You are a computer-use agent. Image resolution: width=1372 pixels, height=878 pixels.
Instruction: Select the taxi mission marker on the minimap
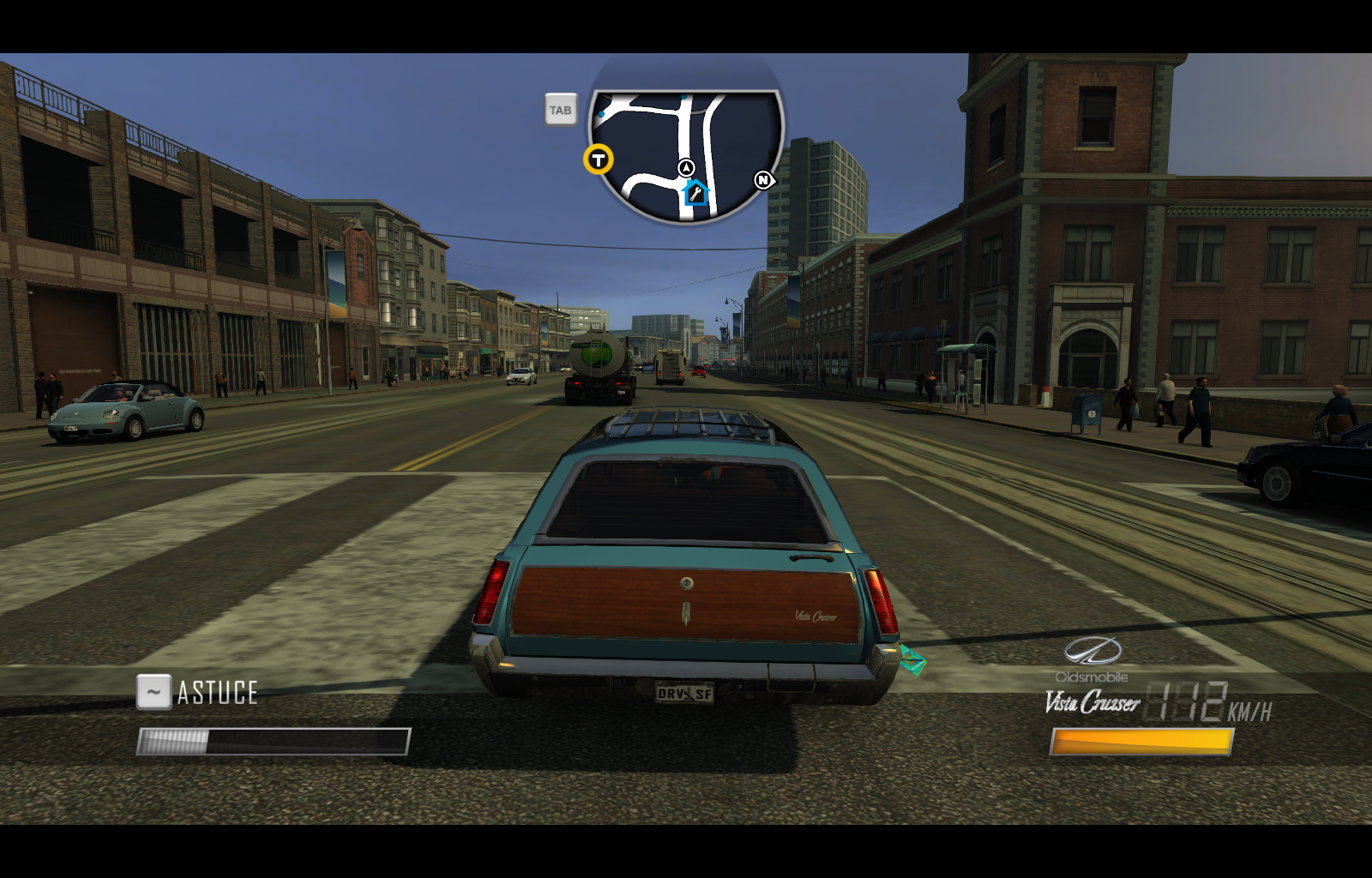tap(598, 159)
